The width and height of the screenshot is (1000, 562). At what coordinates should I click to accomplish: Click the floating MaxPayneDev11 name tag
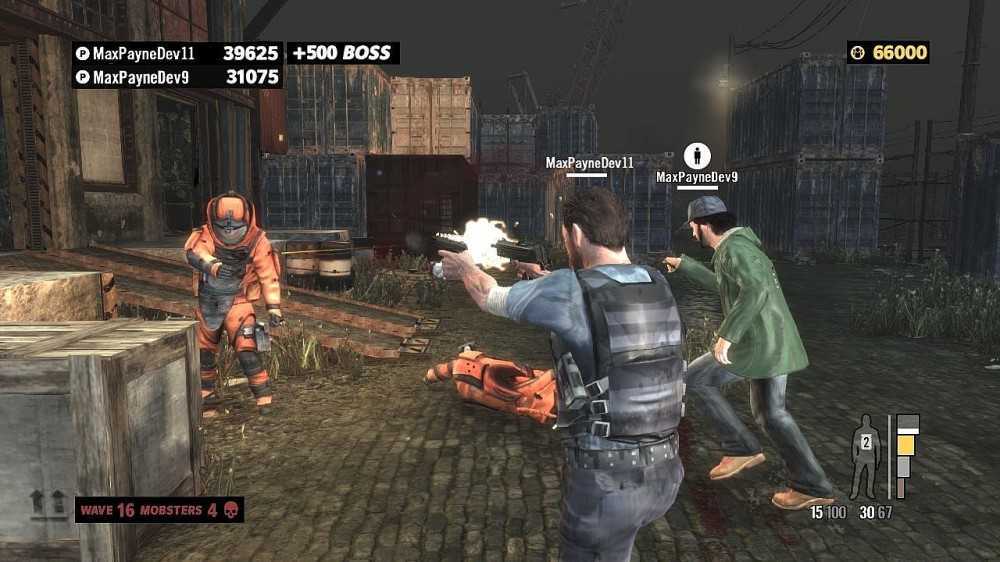[x=589, y=162]
